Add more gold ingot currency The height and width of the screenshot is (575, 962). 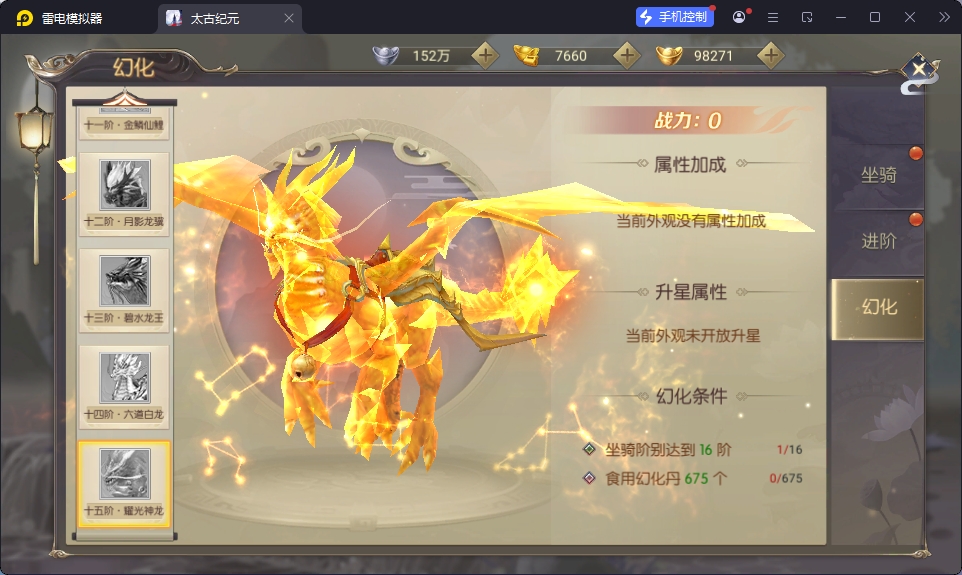[769, 56]
